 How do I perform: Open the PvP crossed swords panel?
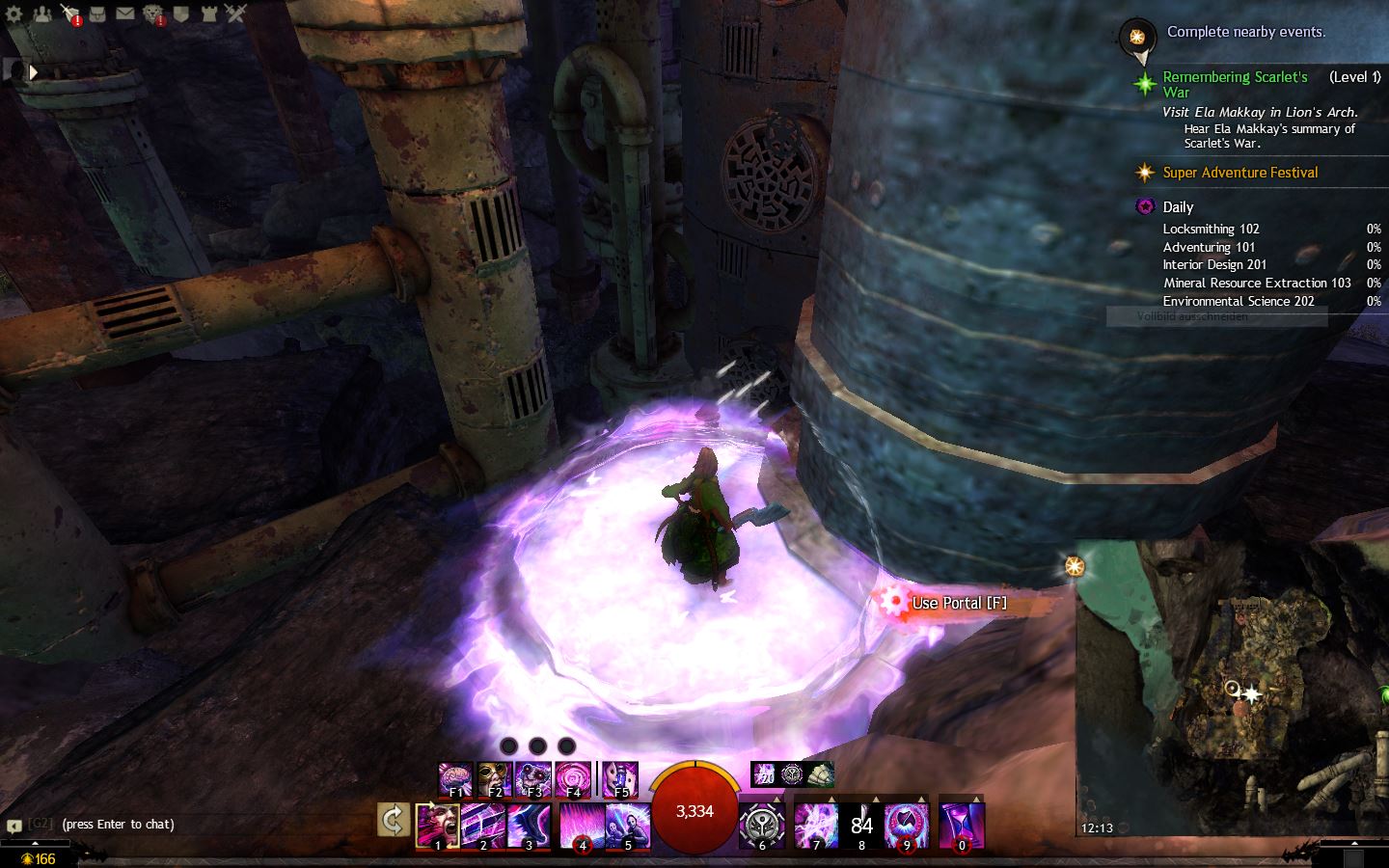pyautogui.click(x=236, y=14)
